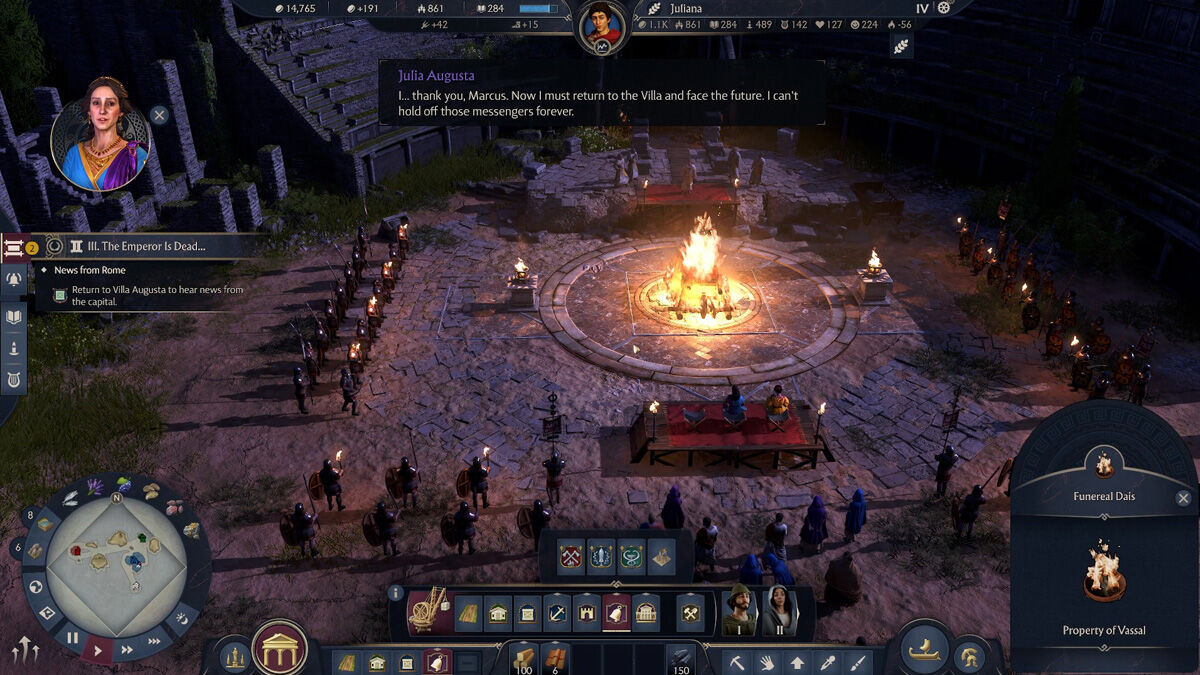
Task: Dismiss Julia Augusta's portrait
Action: click(x=159, y=115)
